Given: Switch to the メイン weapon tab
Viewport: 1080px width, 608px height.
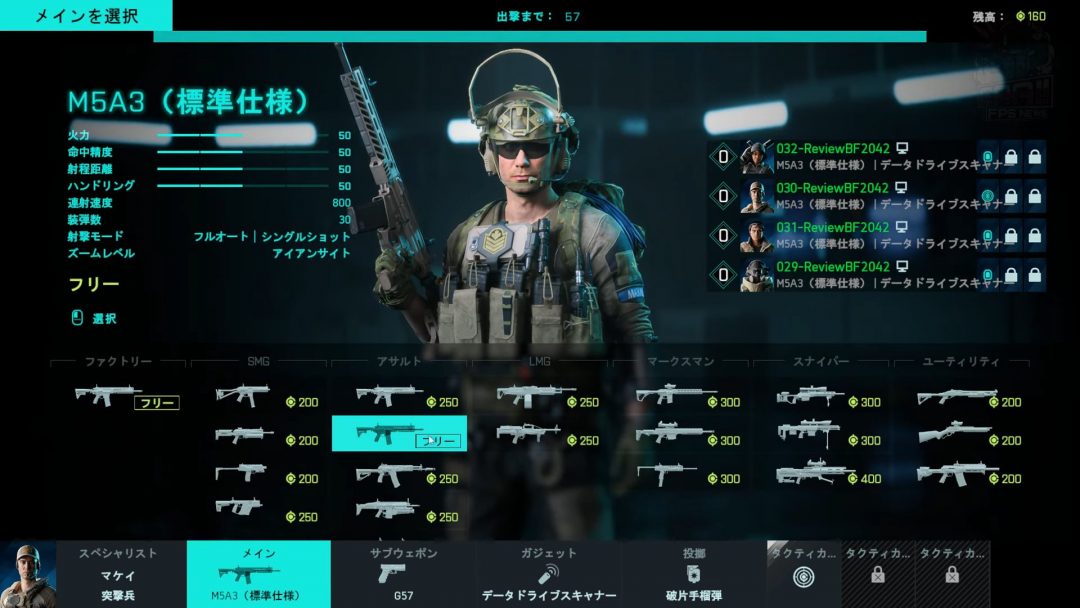Looking at the screenshot, I should point(258,574).
